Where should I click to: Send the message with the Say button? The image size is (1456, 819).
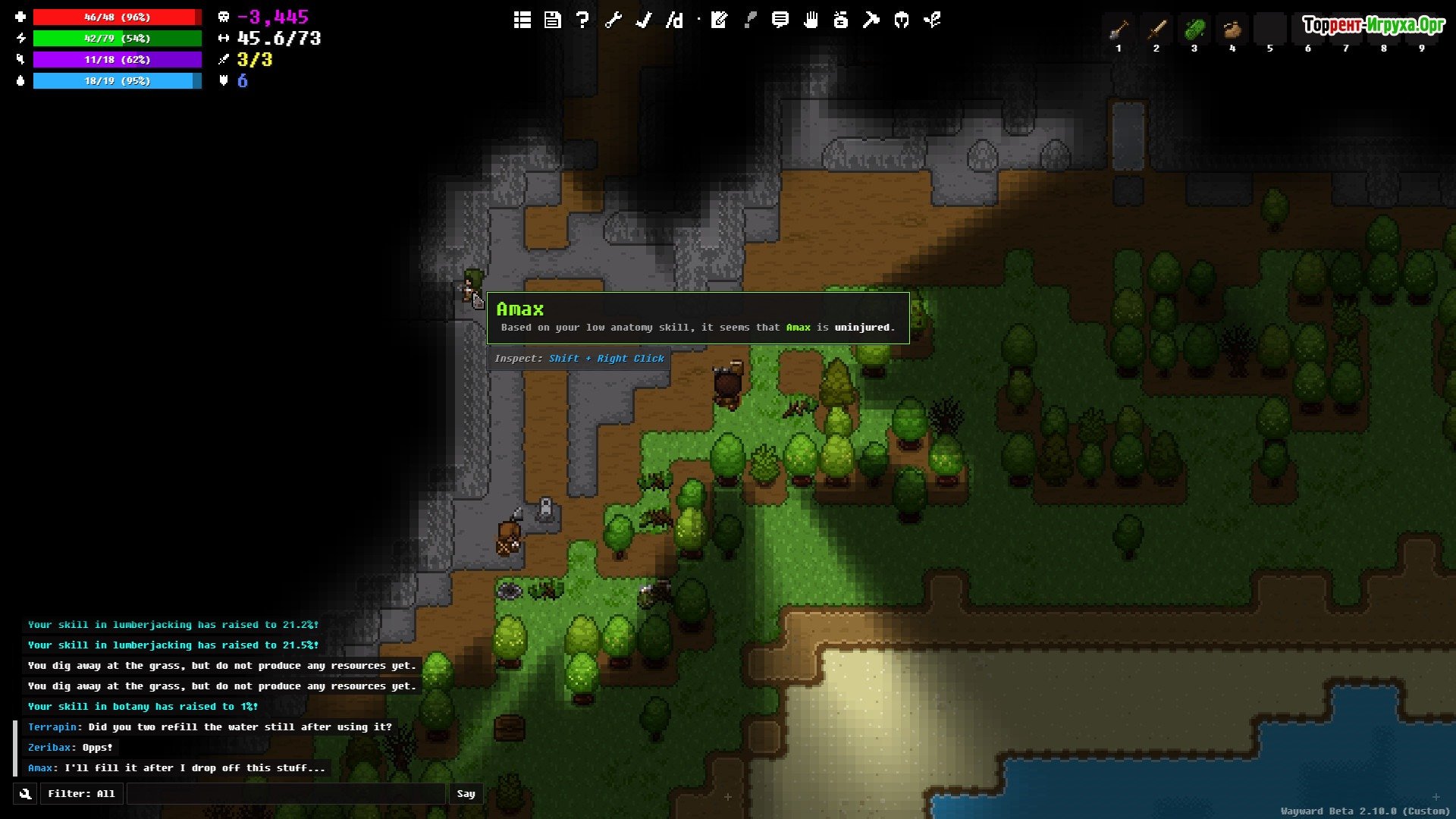tap(466, 794)
